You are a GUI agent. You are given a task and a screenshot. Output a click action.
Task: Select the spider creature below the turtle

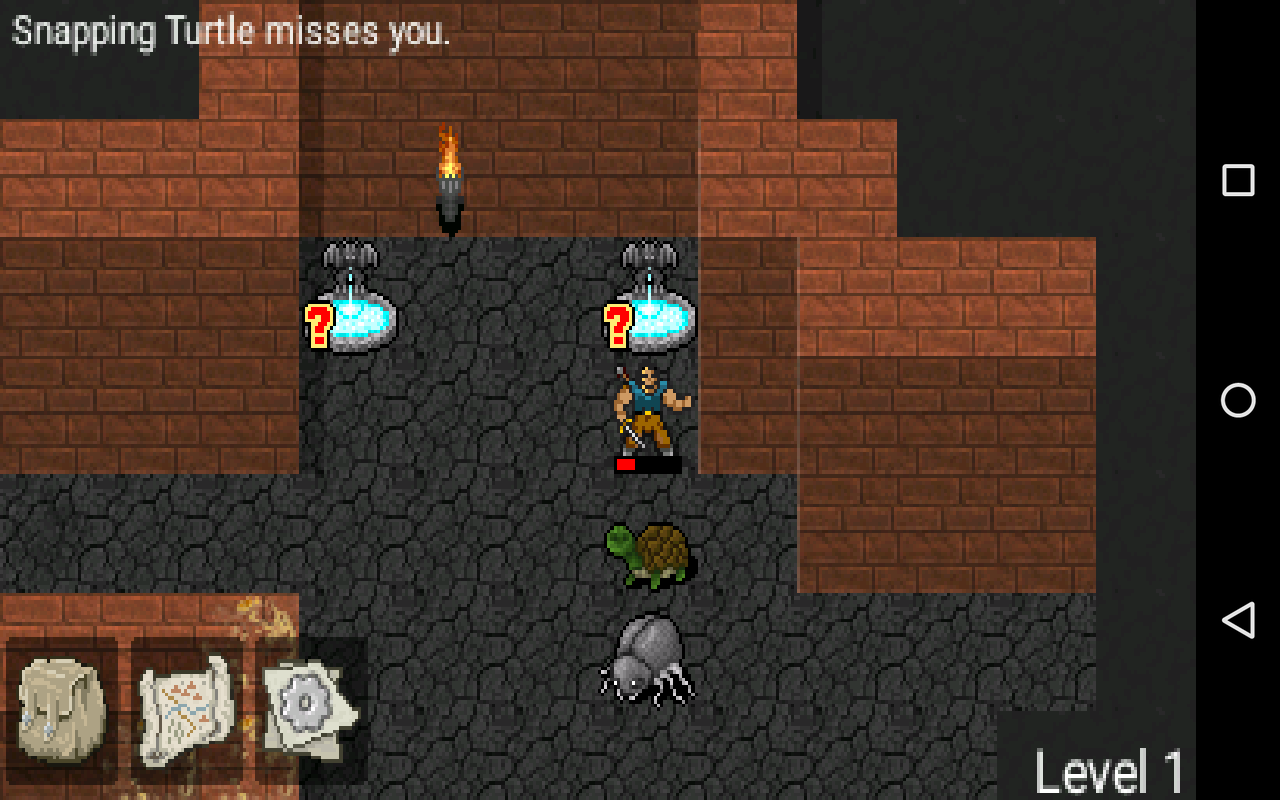point(648,660)
